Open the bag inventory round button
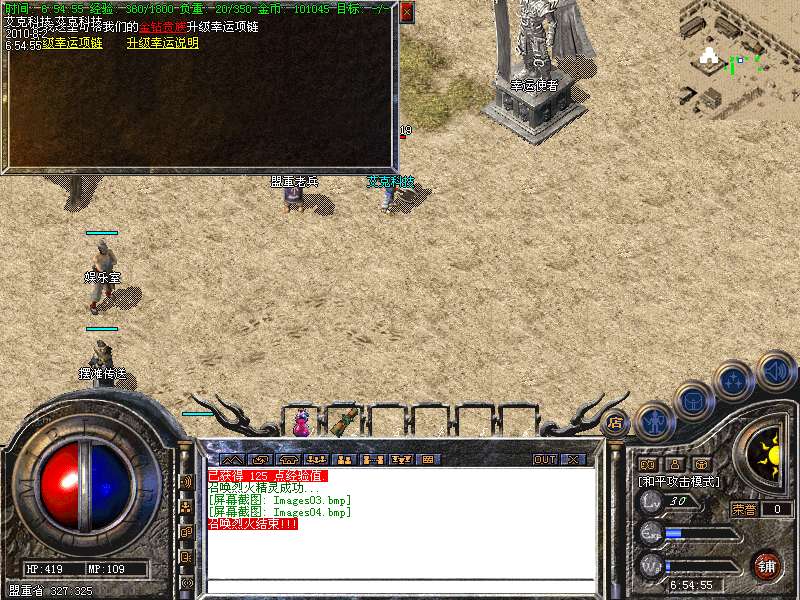 (694, 400)
